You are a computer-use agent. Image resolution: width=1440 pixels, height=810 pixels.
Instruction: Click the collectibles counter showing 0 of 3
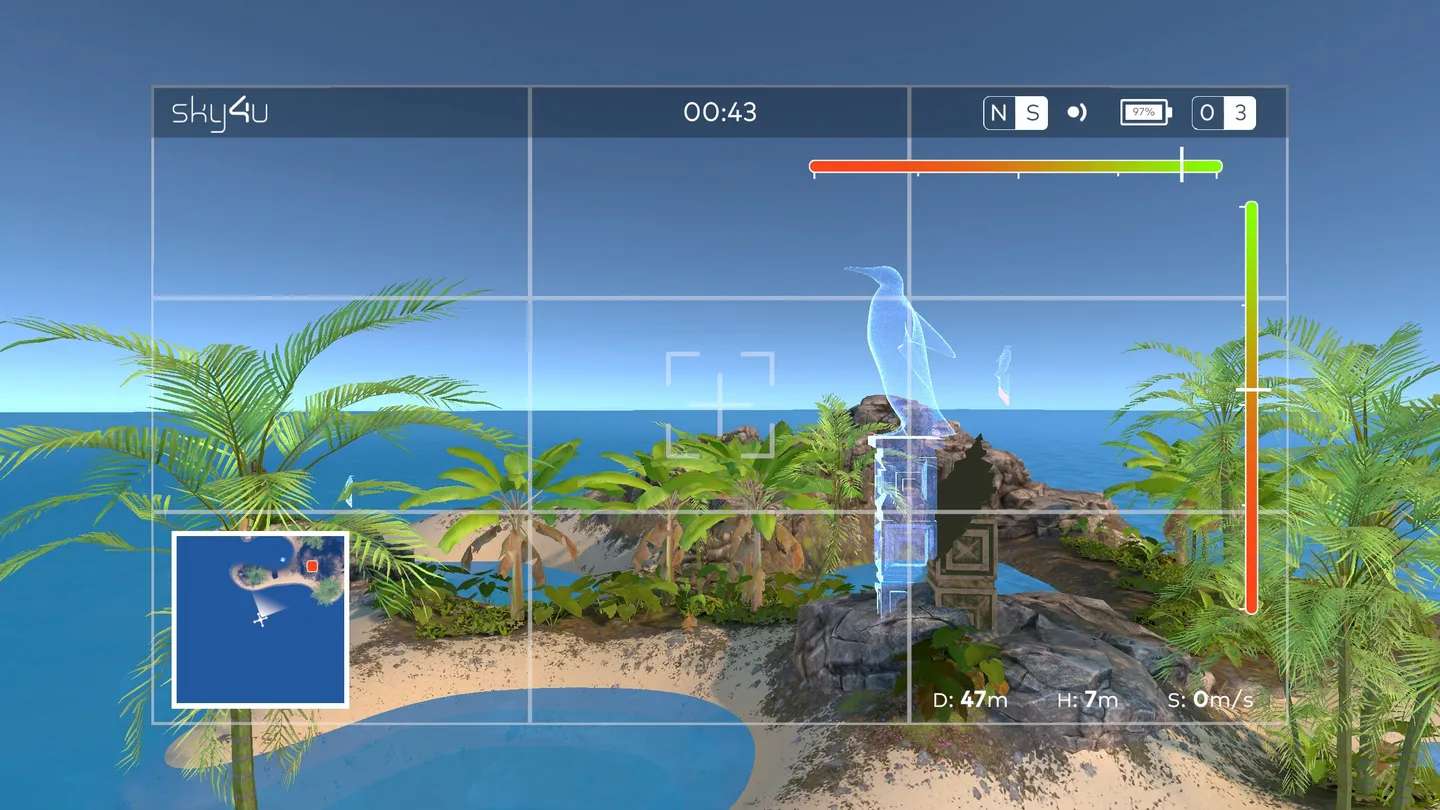tap(1222, 113)
